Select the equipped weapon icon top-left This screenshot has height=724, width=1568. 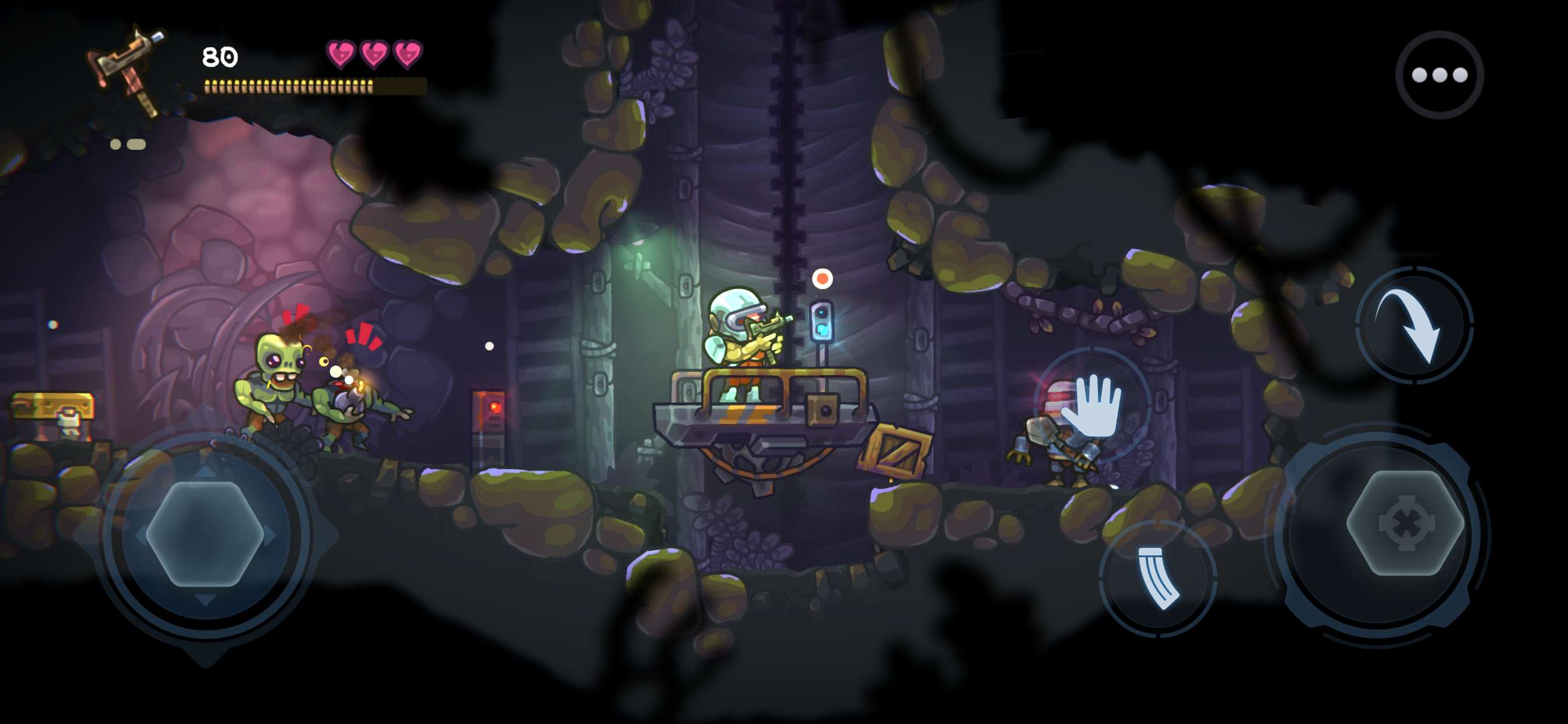pos(129,64)
